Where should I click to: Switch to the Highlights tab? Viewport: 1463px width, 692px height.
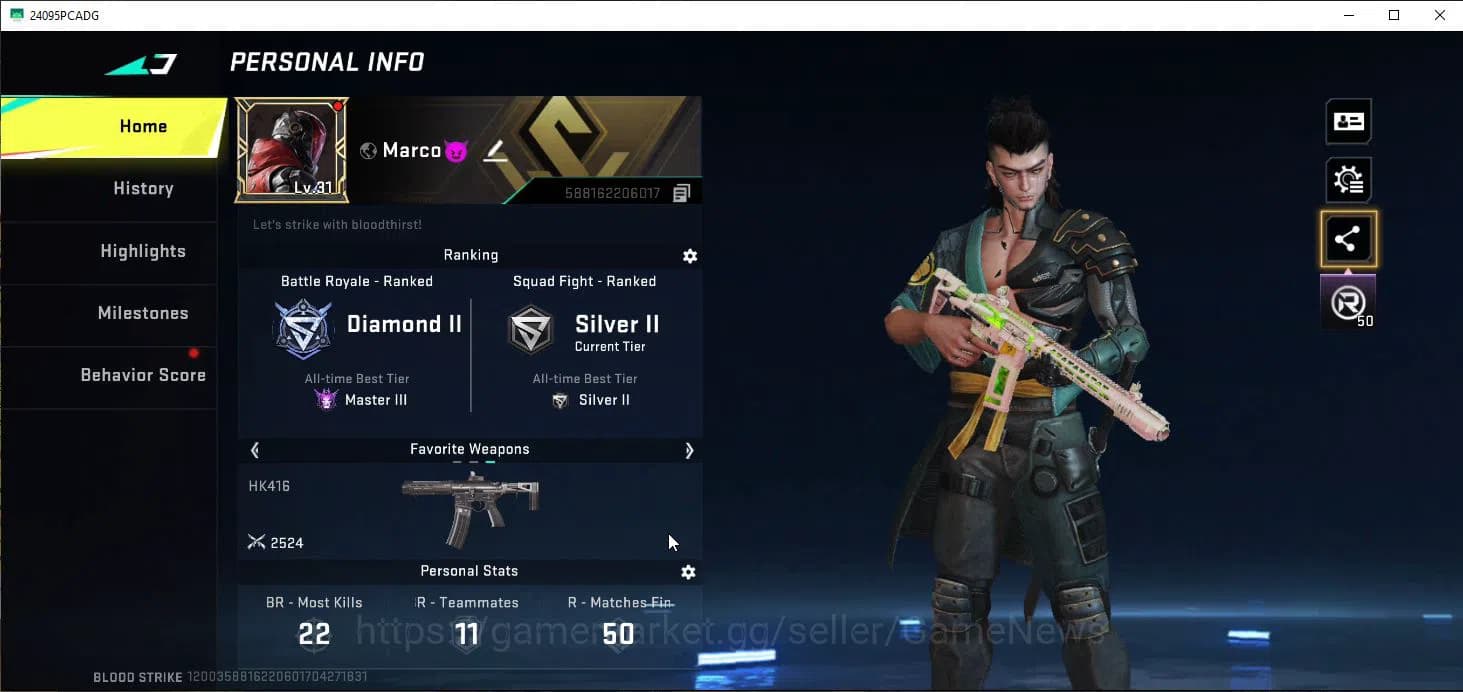(143, 251)
